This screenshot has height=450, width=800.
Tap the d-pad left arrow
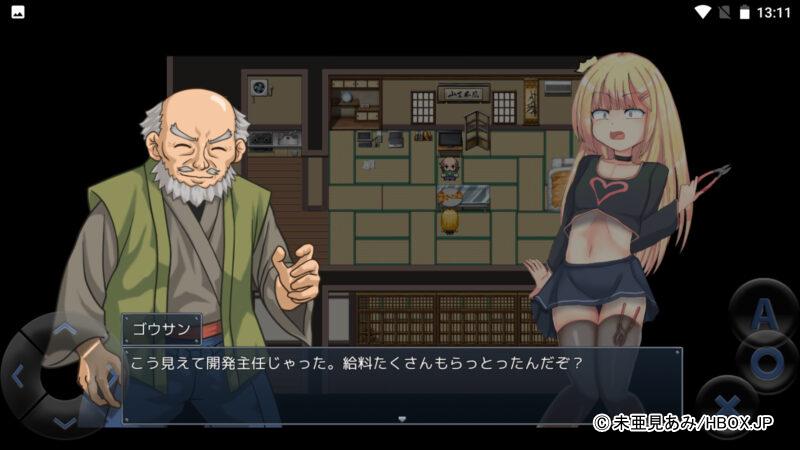click(17, 376)
